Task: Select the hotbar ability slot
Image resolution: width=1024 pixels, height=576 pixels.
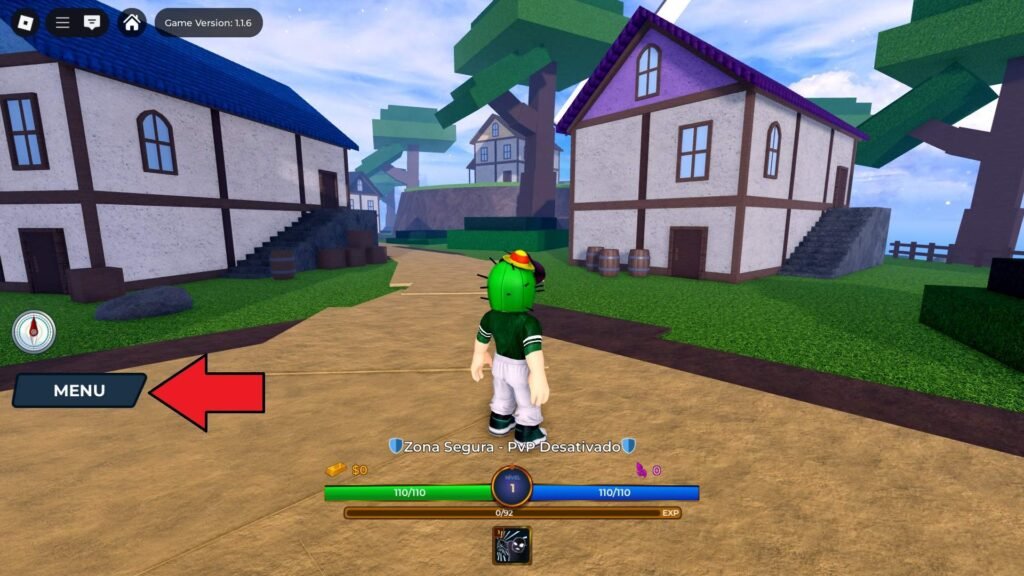Action: 511,545
